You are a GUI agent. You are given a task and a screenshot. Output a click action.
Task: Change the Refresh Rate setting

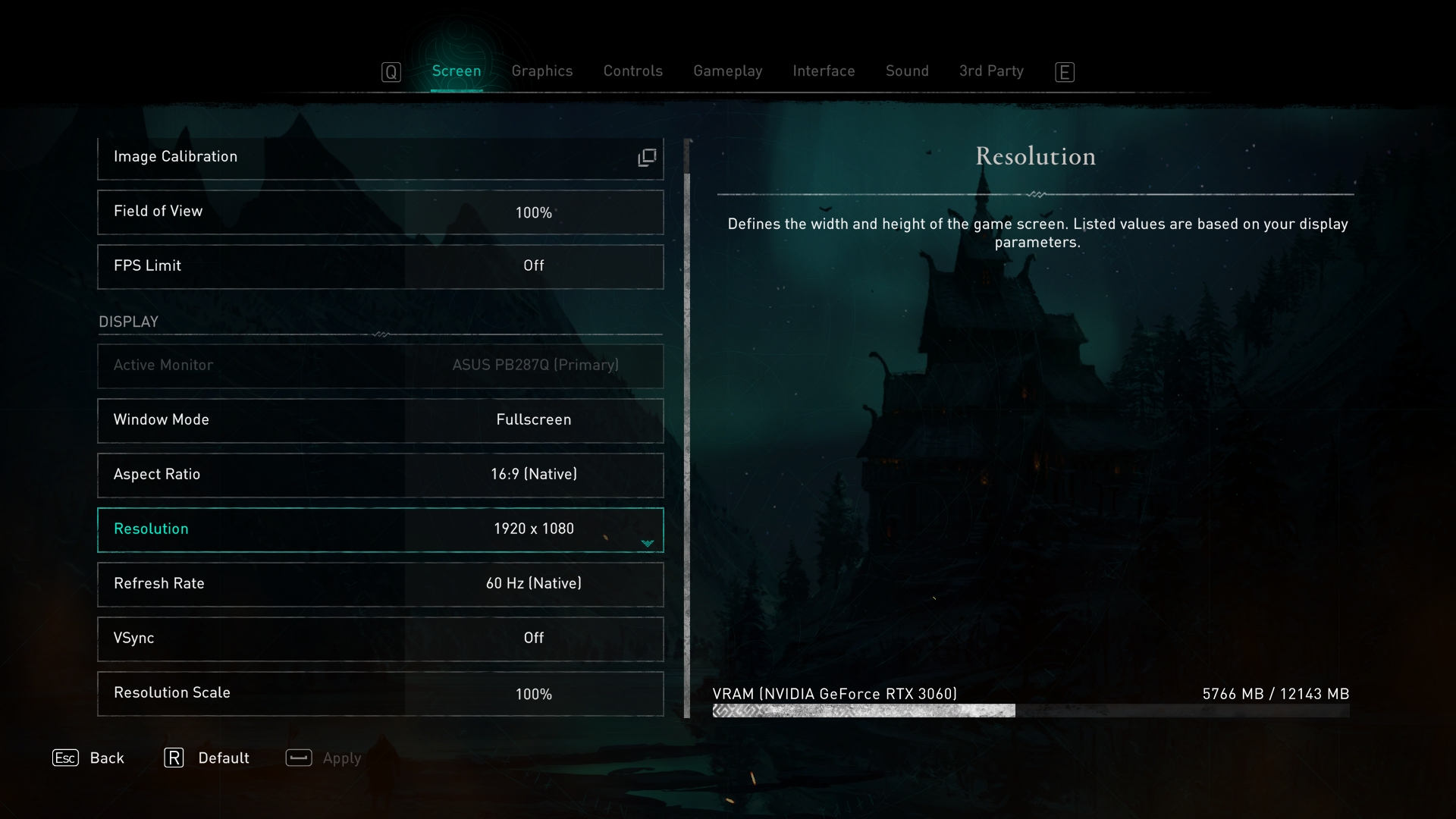click(x=380, y=584)
